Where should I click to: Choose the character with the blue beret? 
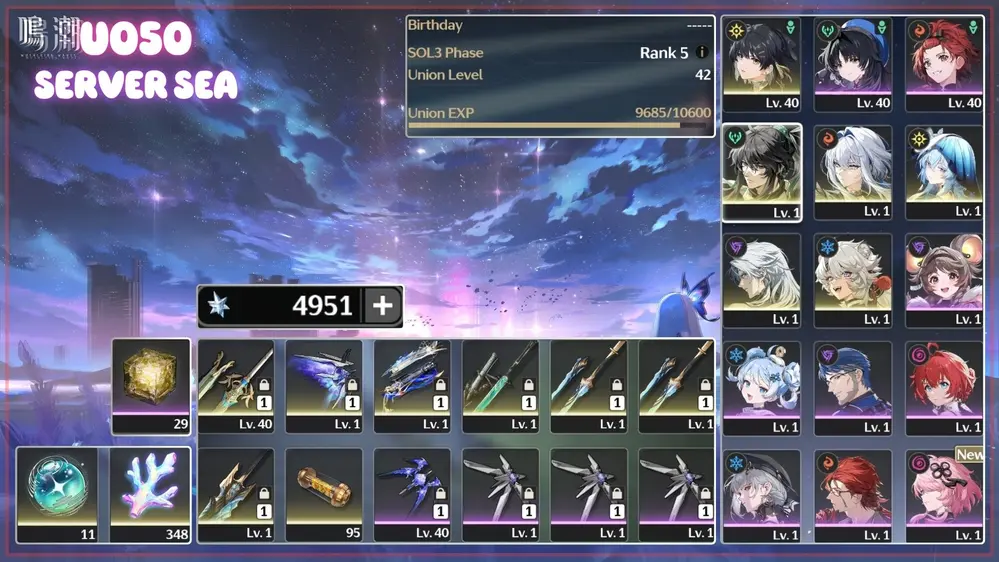pyautogui.click(x=852, y=62)
